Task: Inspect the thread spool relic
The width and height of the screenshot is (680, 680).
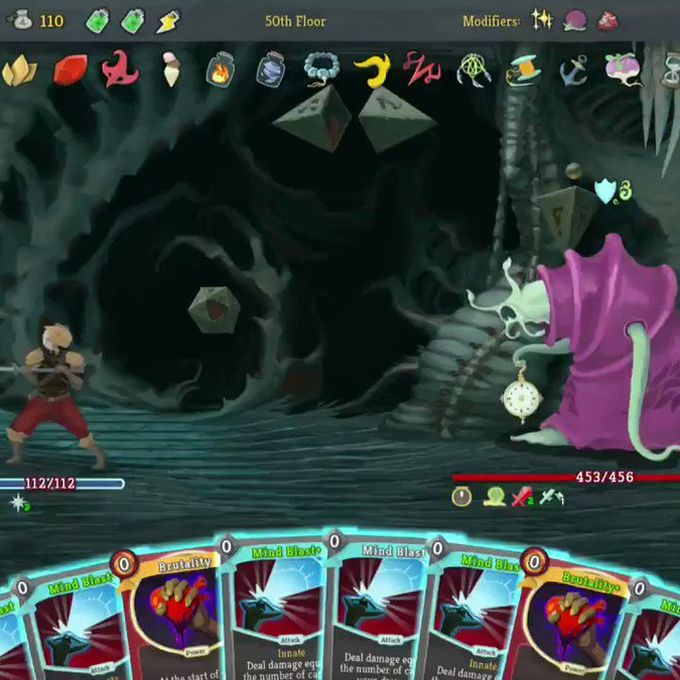Action: 521,69
